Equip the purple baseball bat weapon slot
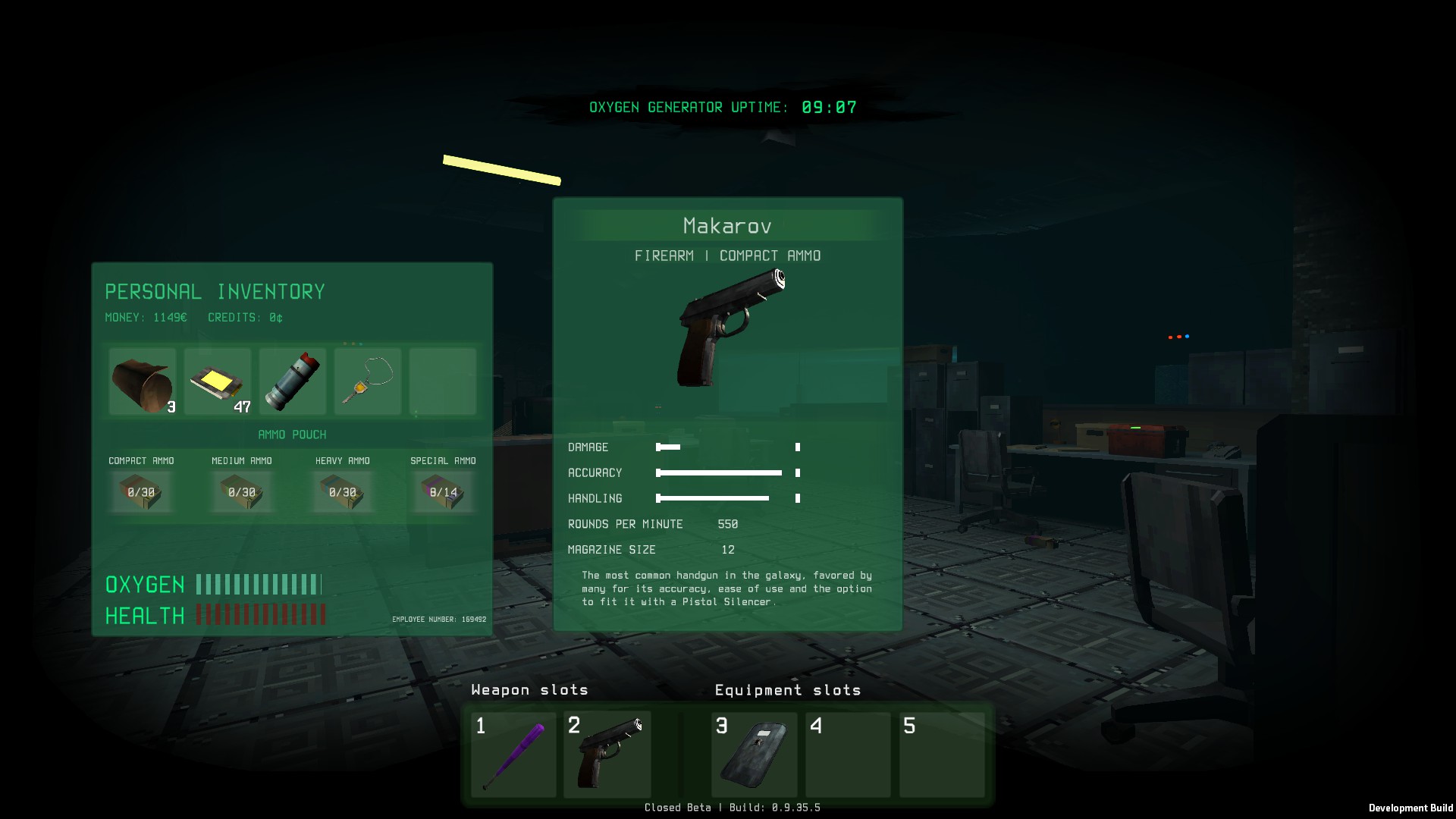 pos(513,755)
